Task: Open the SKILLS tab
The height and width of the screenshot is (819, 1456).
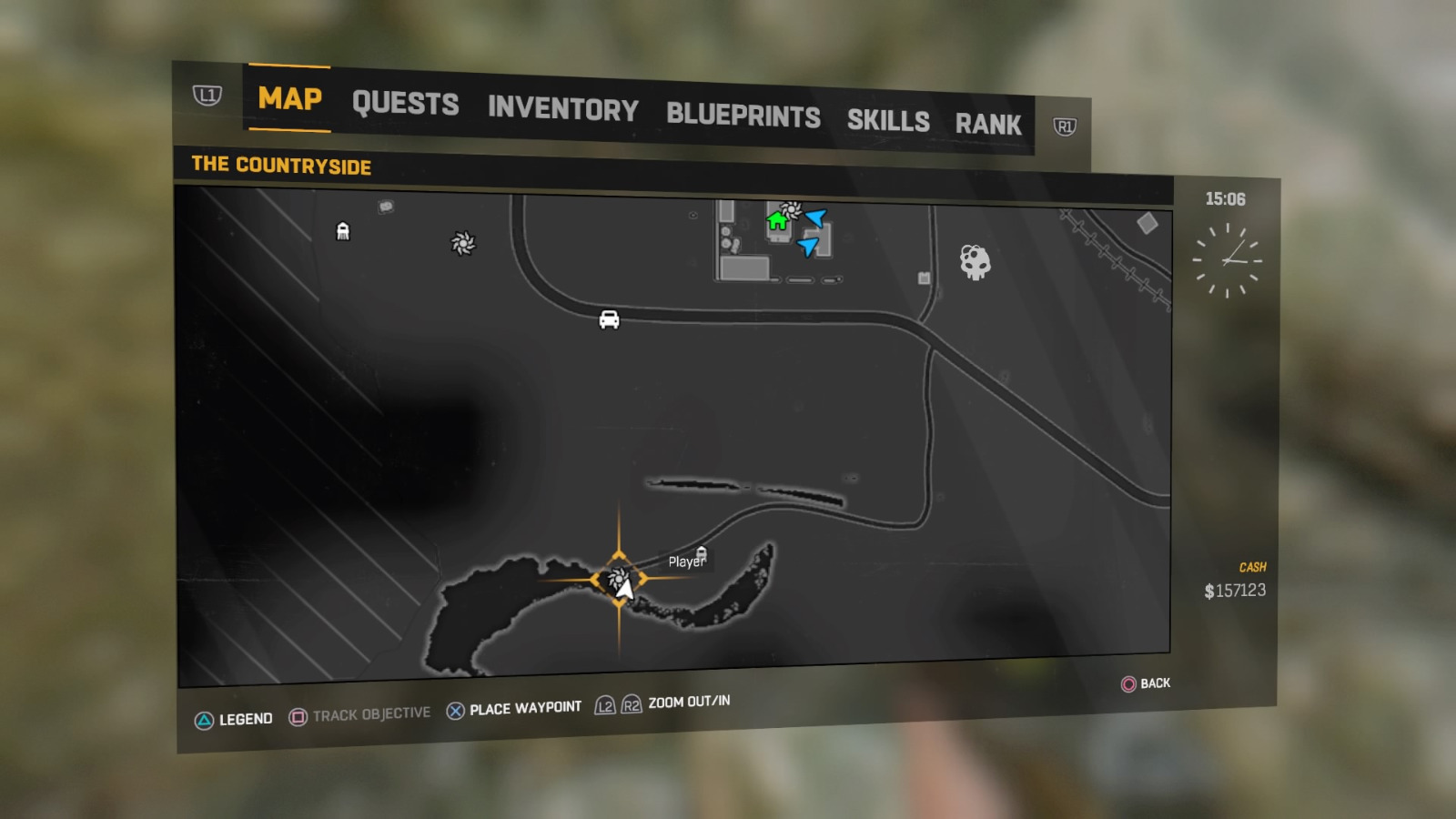Action: (x=888, y=121)
